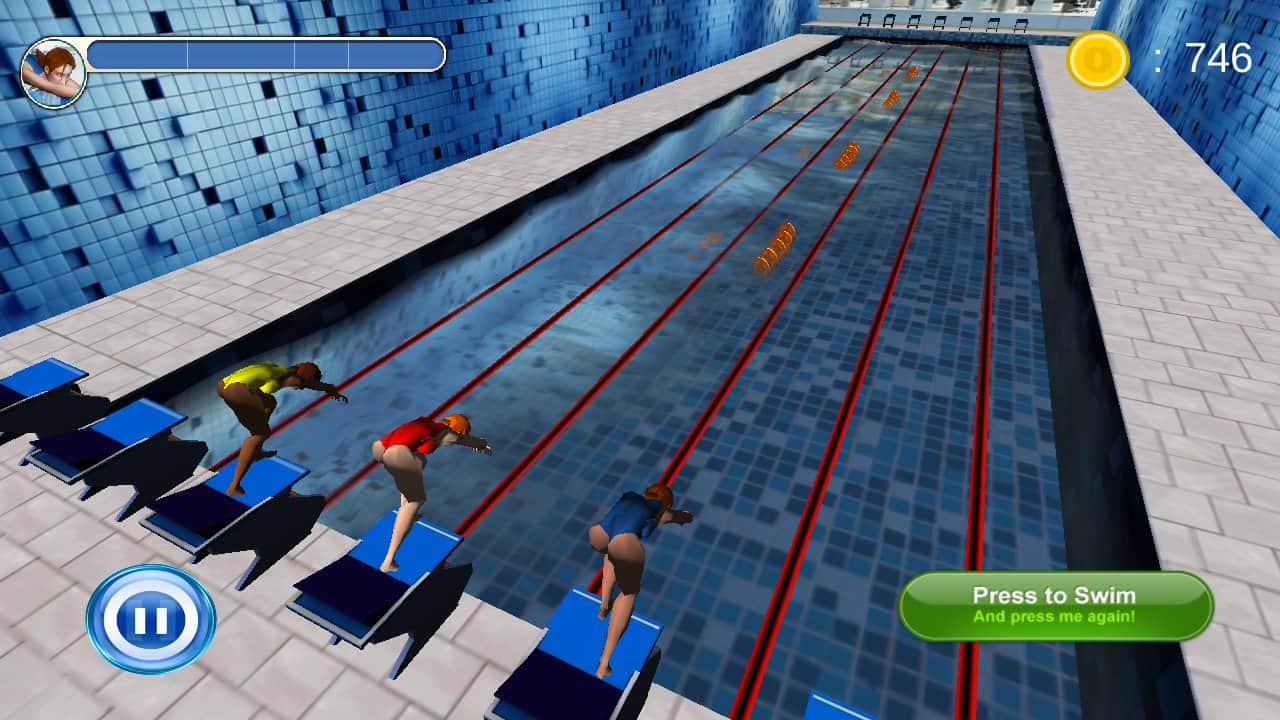Click the gold coin icon in top-right HUD
1280x720 pixels.
(1096, 58)
